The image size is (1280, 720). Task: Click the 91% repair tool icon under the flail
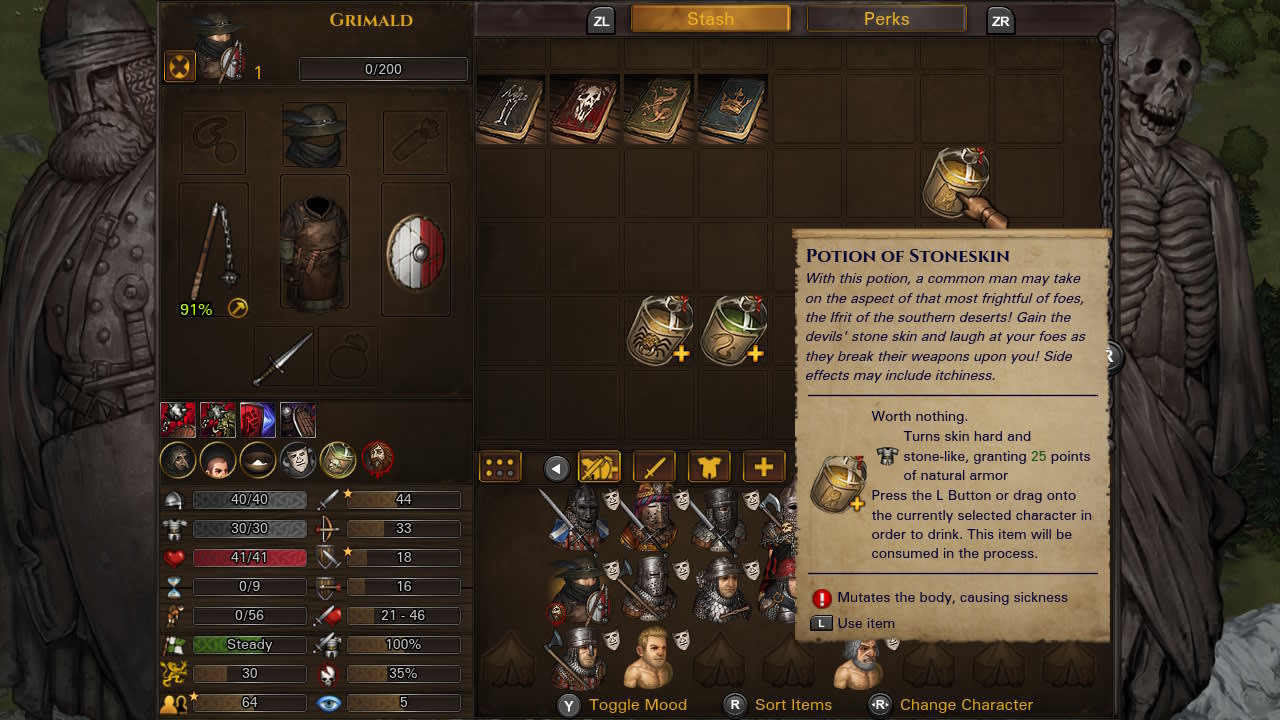click(237, 308)
